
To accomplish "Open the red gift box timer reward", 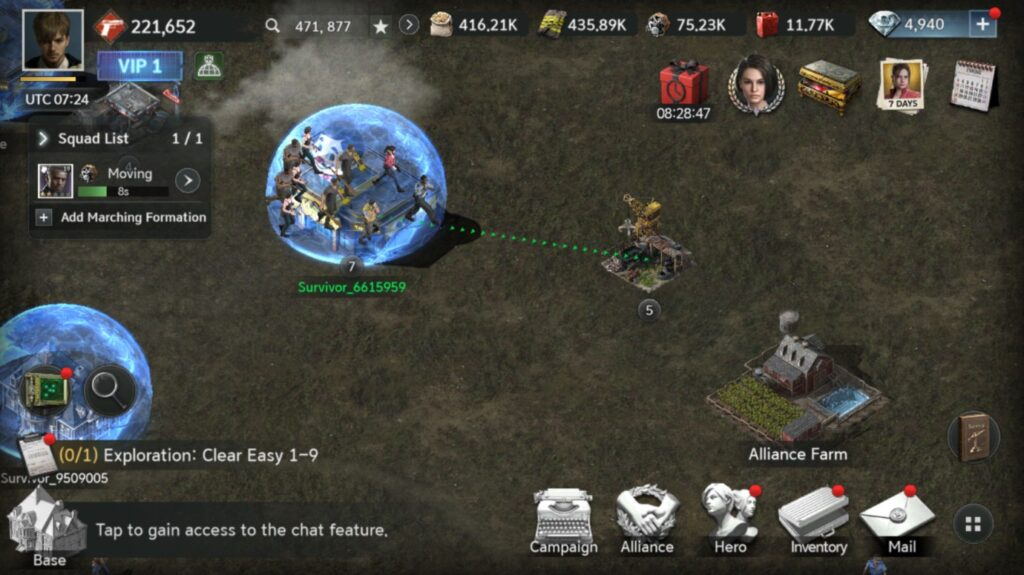I will point(684,84).
